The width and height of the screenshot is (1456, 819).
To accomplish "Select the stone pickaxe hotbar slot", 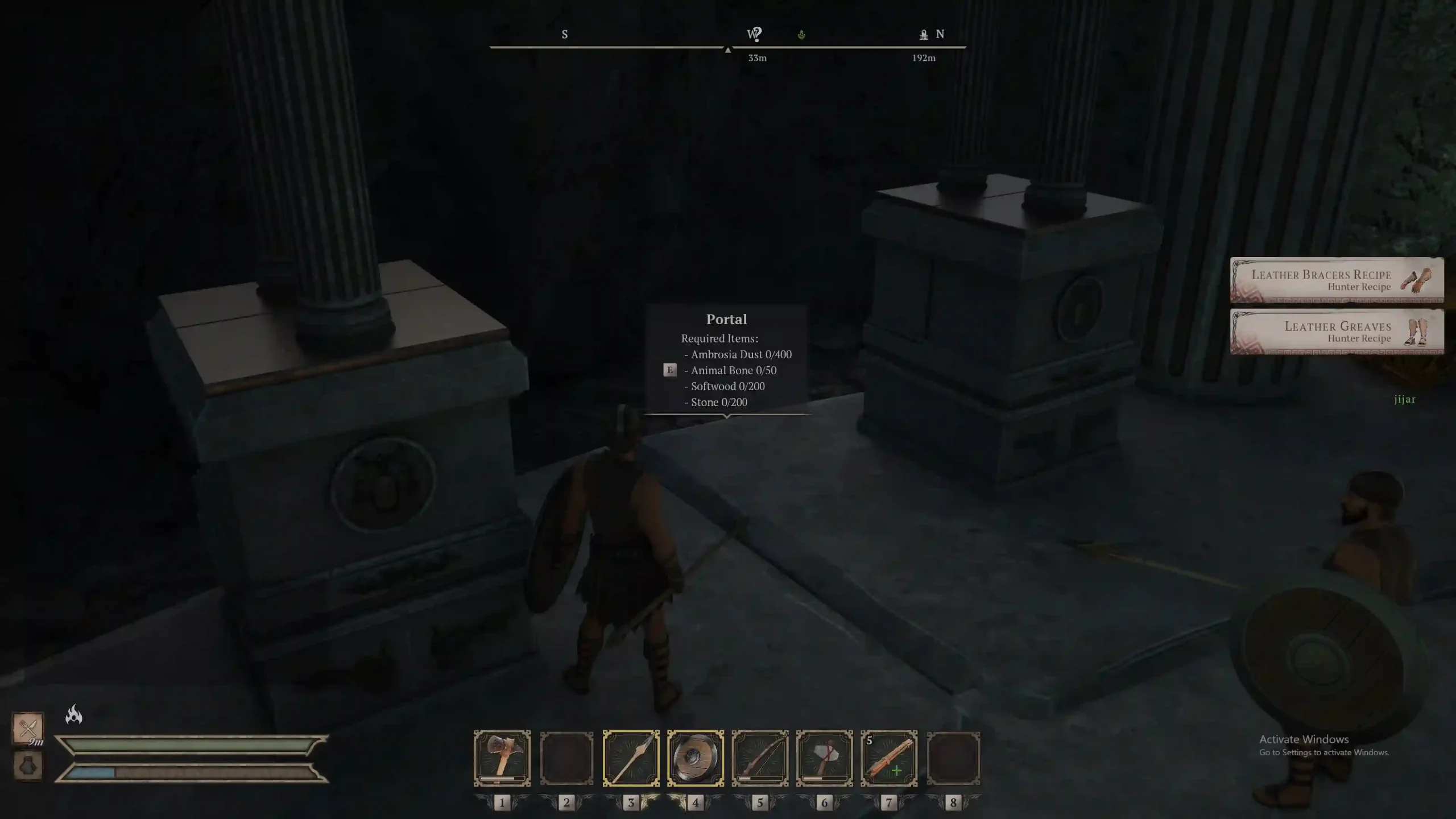I will [502, 758].
